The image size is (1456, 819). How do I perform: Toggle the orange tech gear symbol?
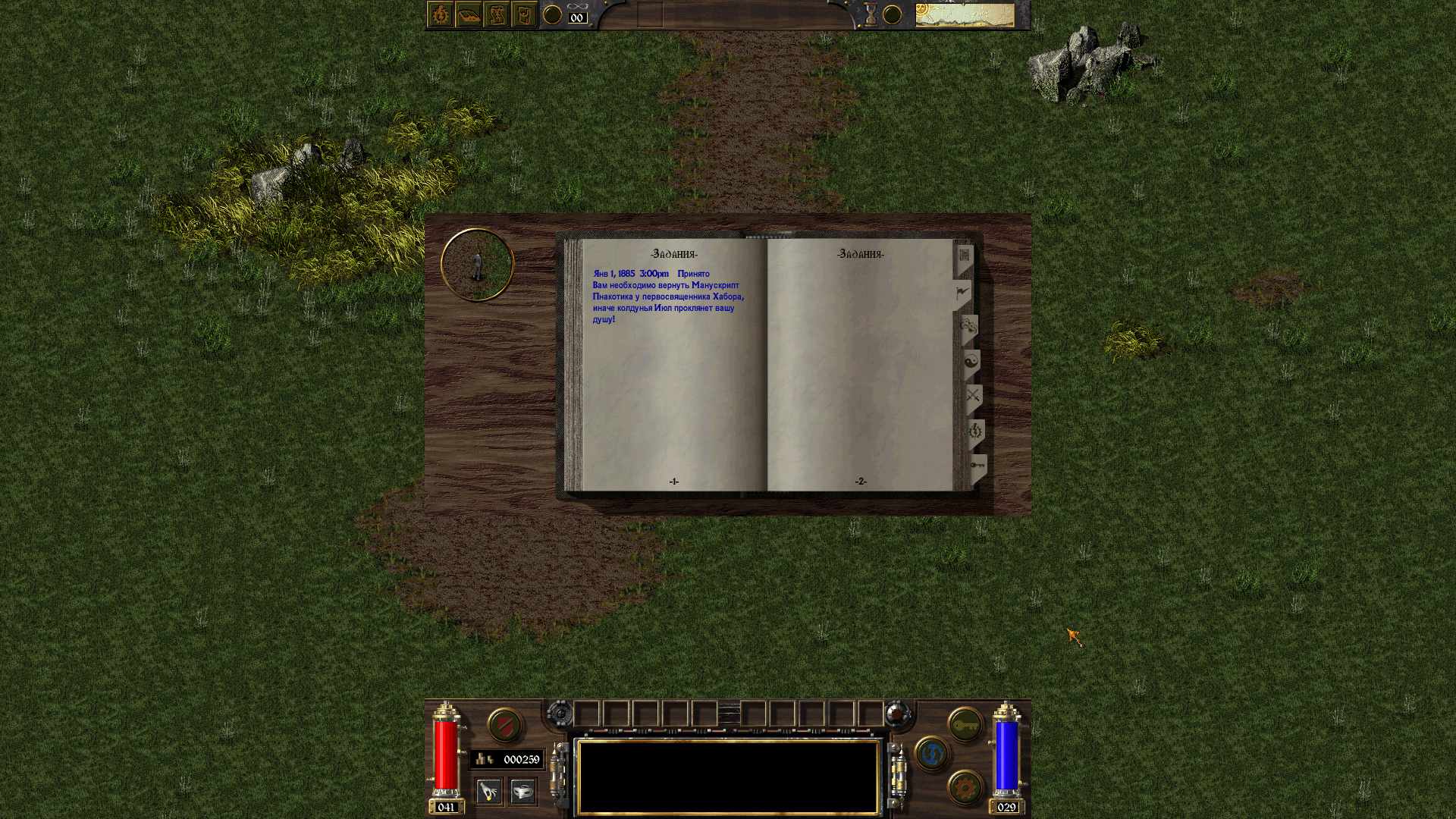[x=964, y=786]
